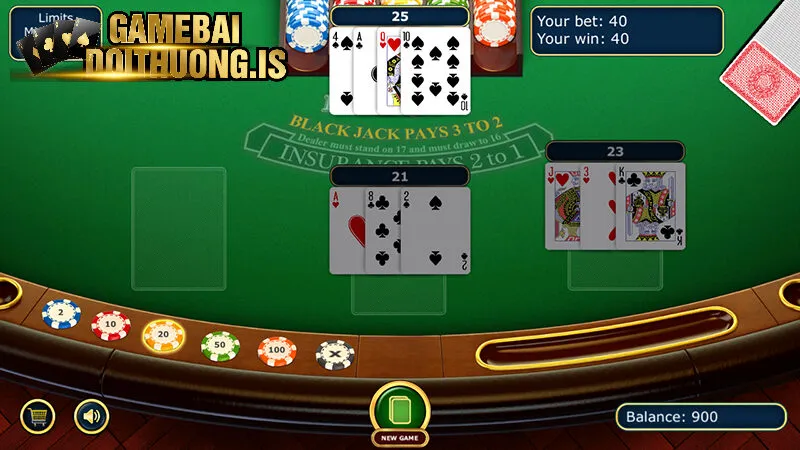The width and height of the screenshot is (800, 450).
Task: Choose the red 10 chip
Action: pyautogui.click(x=110, y=325)
